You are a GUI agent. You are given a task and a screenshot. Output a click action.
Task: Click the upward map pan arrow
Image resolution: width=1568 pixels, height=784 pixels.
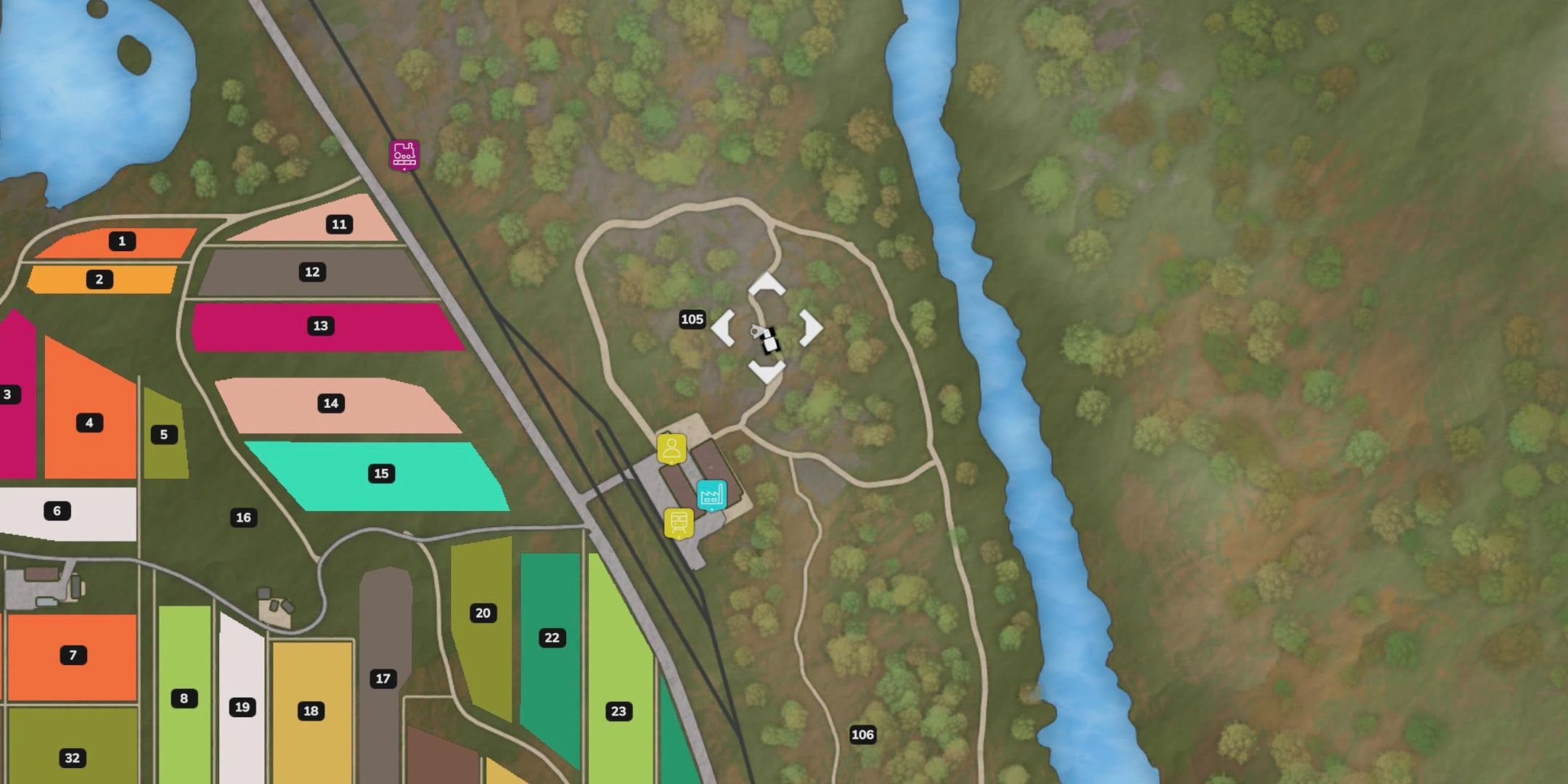click(767, 285)
